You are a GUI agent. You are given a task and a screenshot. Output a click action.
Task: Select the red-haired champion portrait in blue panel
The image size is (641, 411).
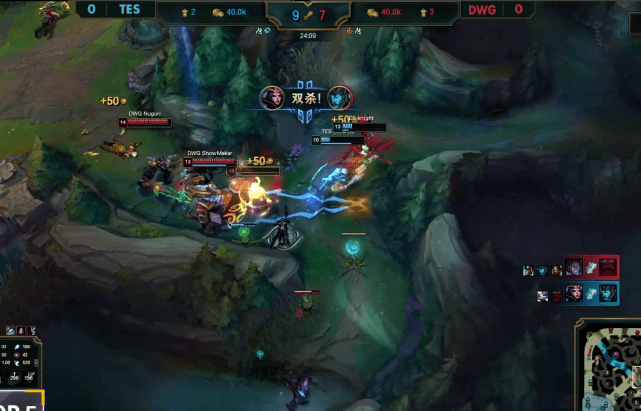coord(574,293)
